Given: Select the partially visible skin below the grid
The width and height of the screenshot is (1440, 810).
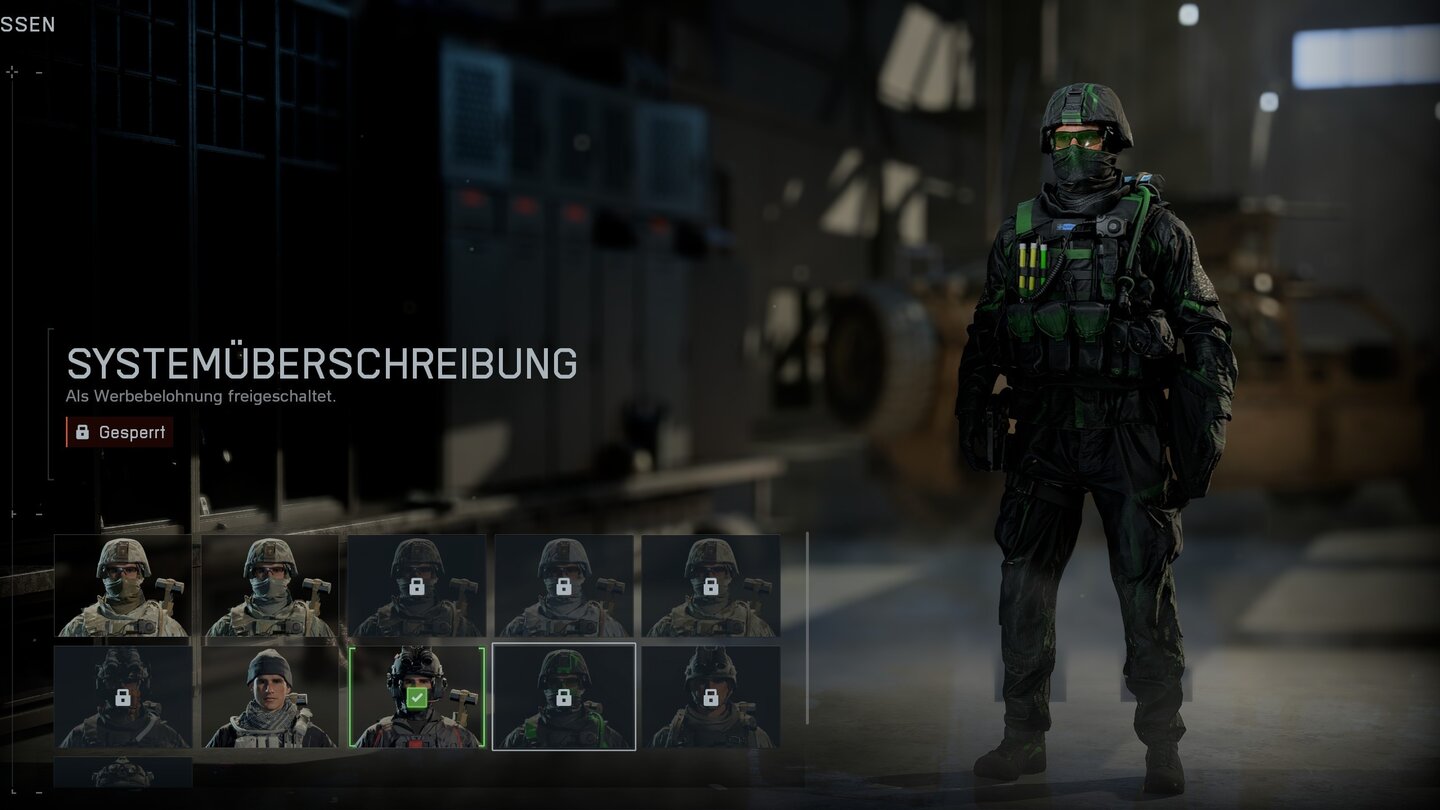Looking at the screenshot, I should tap(122, 772).
